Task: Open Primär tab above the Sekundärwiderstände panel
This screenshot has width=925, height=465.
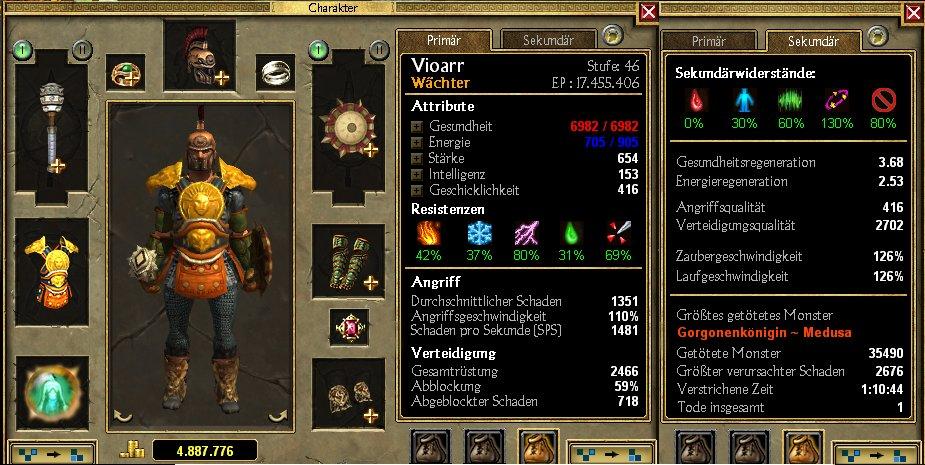Action: click(709, 41)
